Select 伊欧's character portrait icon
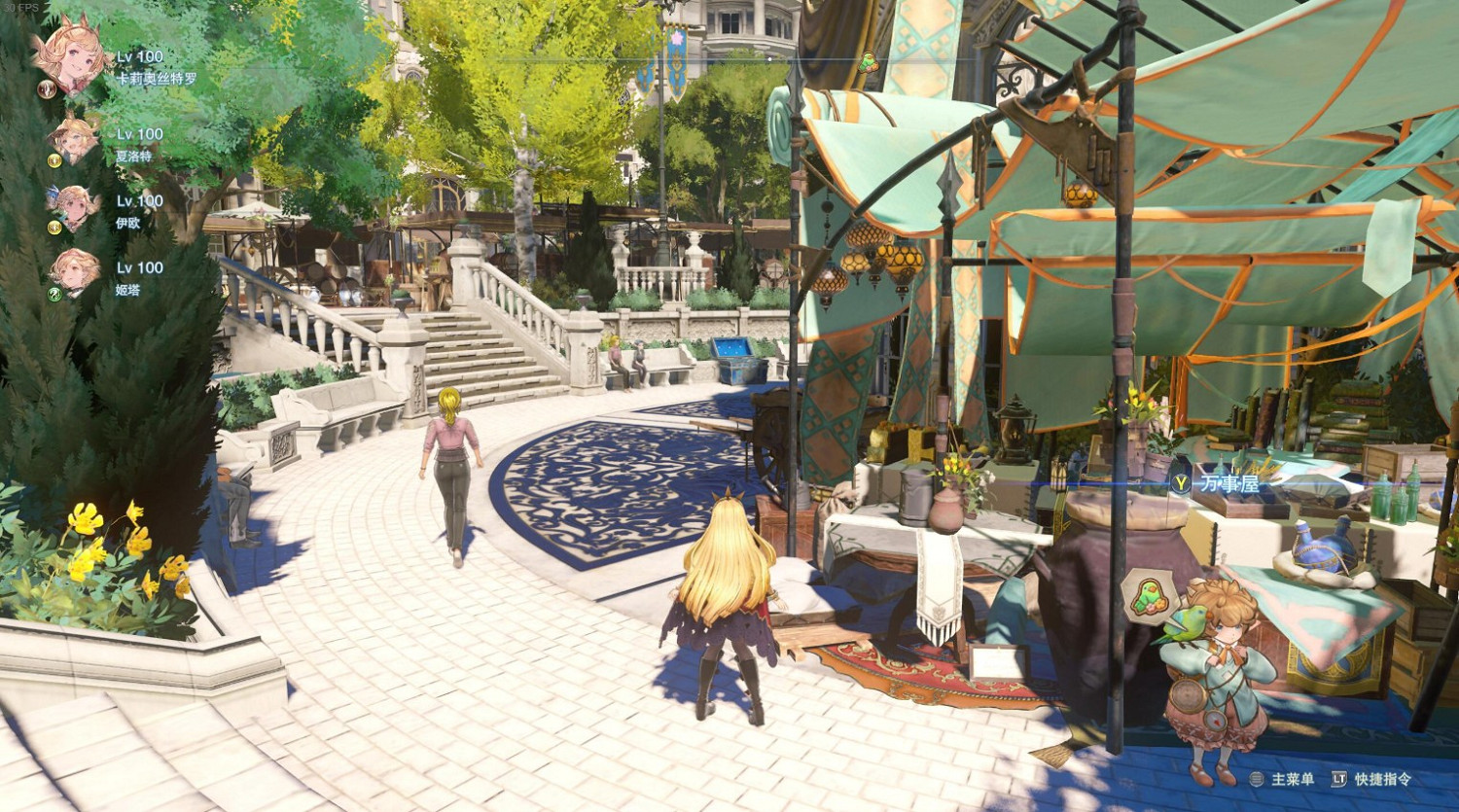 (x=73, y=207)
